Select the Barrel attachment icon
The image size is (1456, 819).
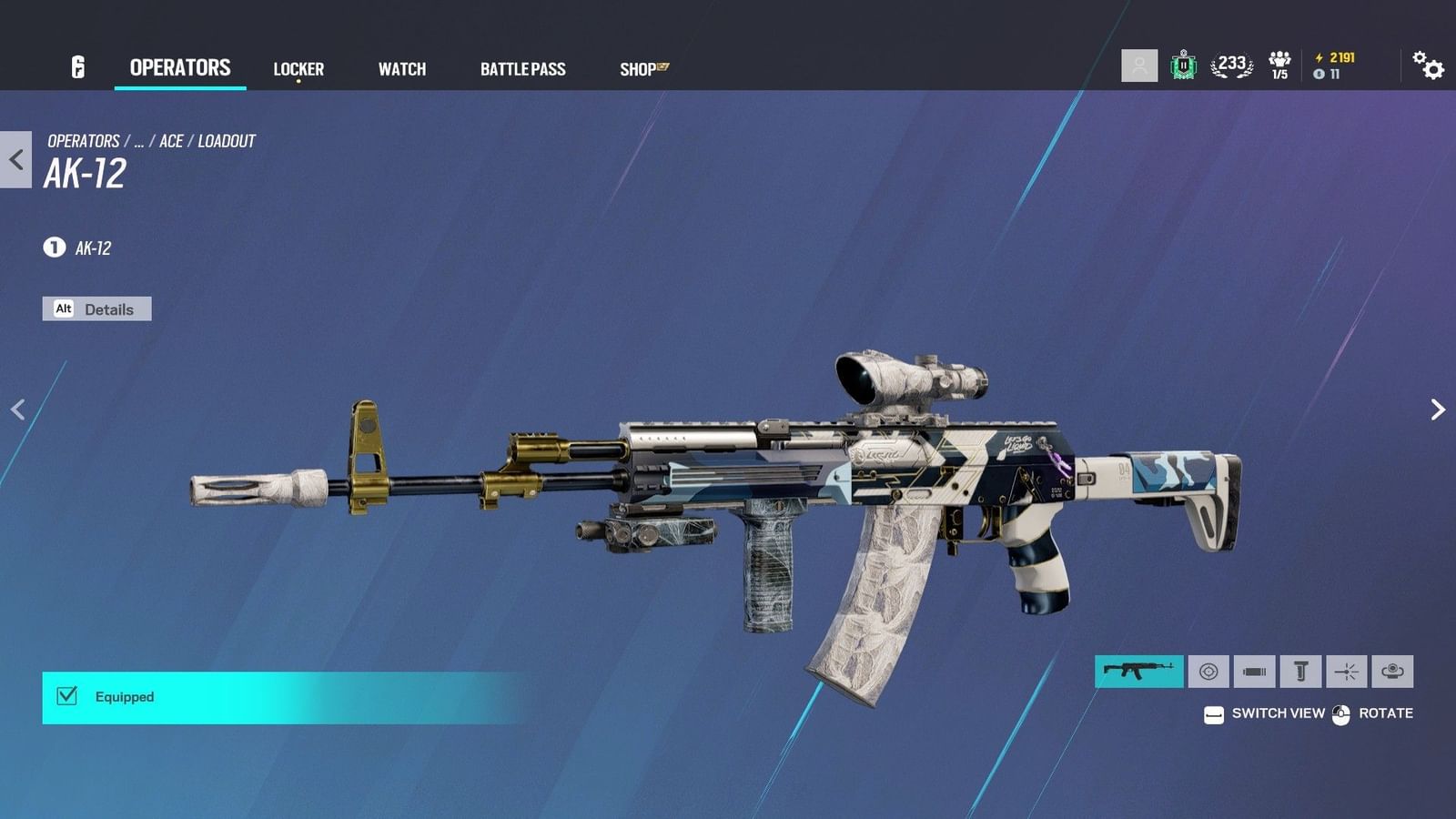tap(1256, 672)
